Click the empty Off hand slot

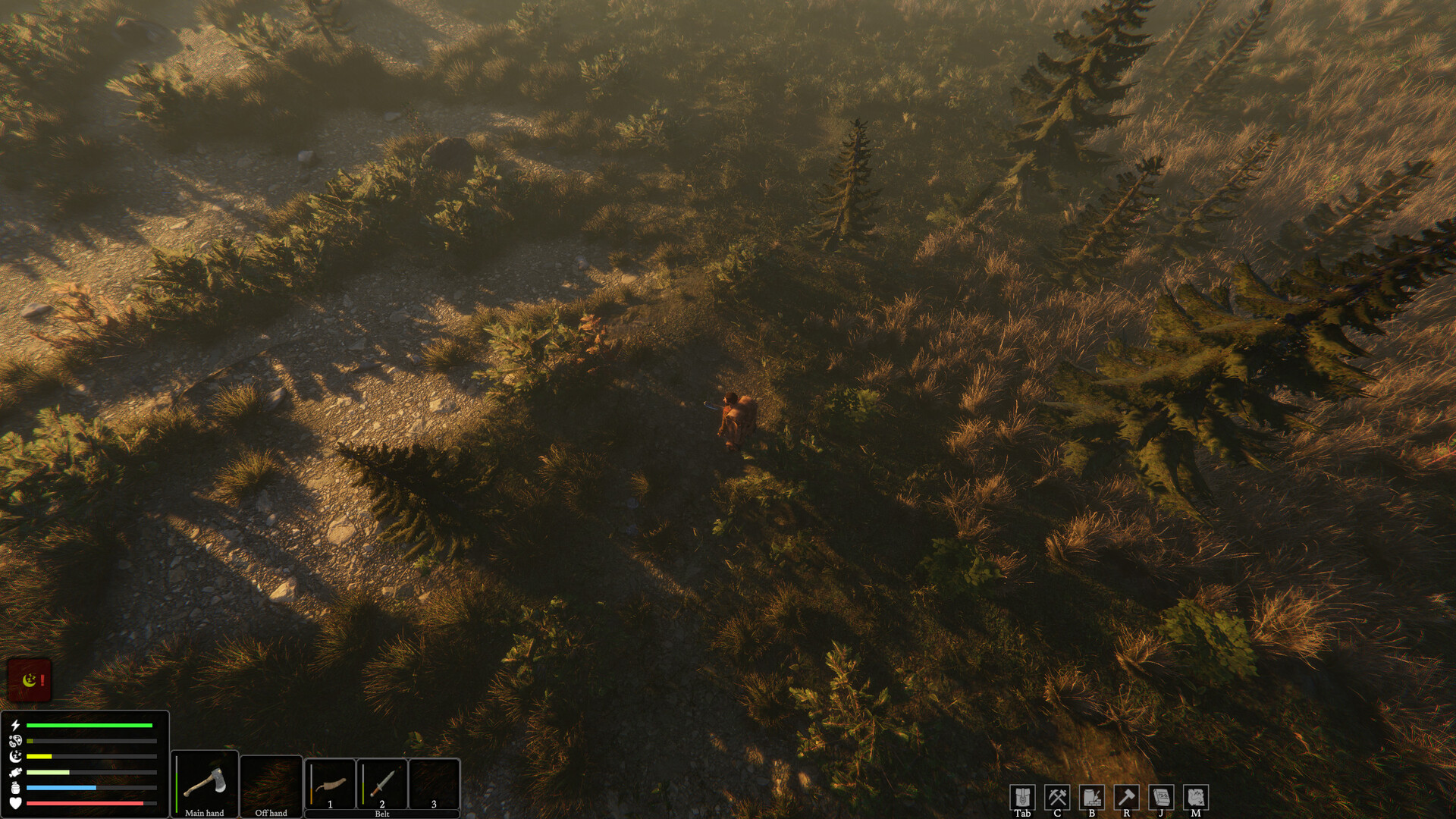(271, 782)
